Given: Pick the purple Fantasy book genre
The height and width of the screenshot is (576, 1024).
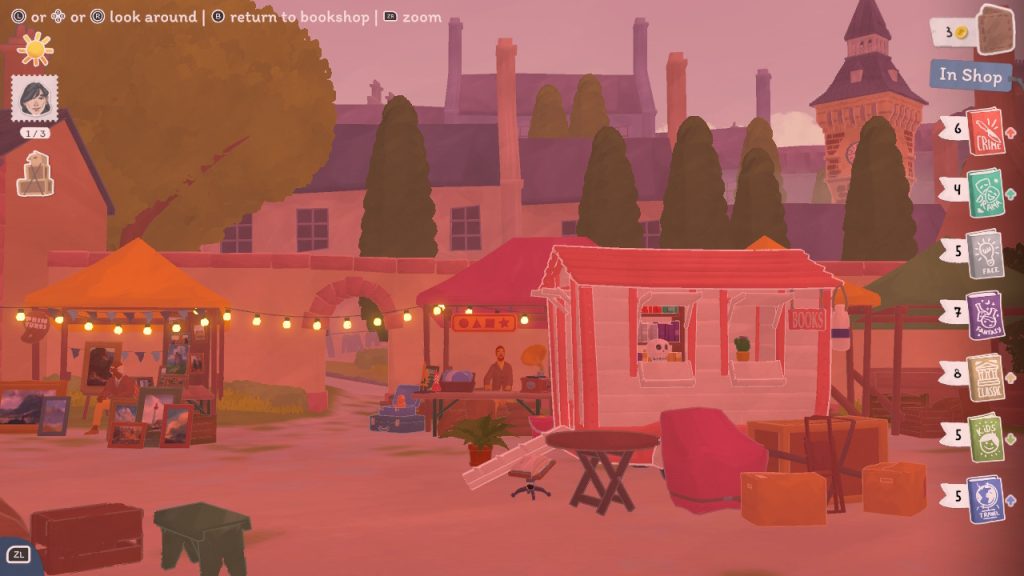Looking at the screenshot, I should tap(985, 313).
